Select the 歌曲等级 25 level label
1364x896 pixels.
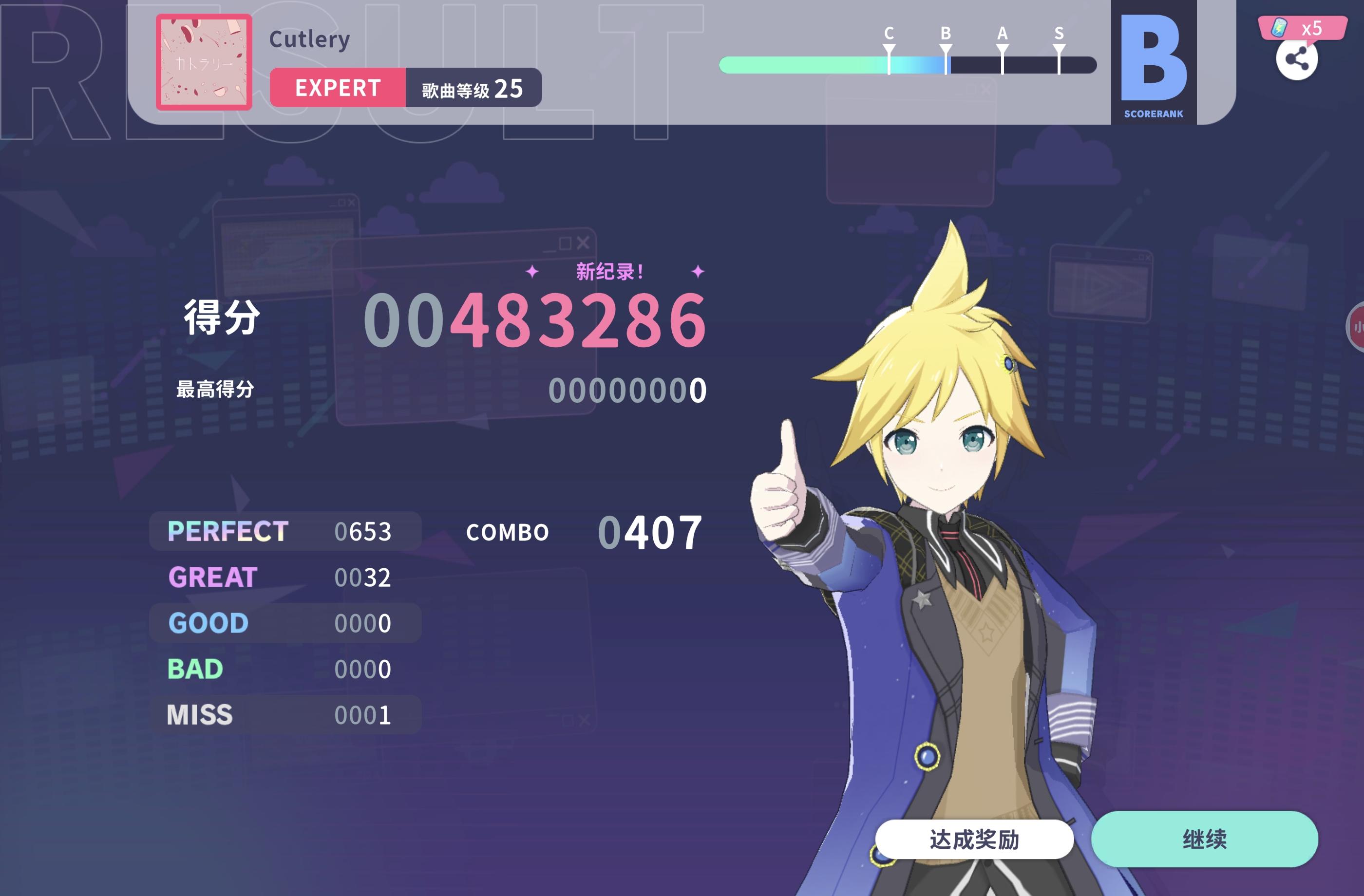click(472, 90)
